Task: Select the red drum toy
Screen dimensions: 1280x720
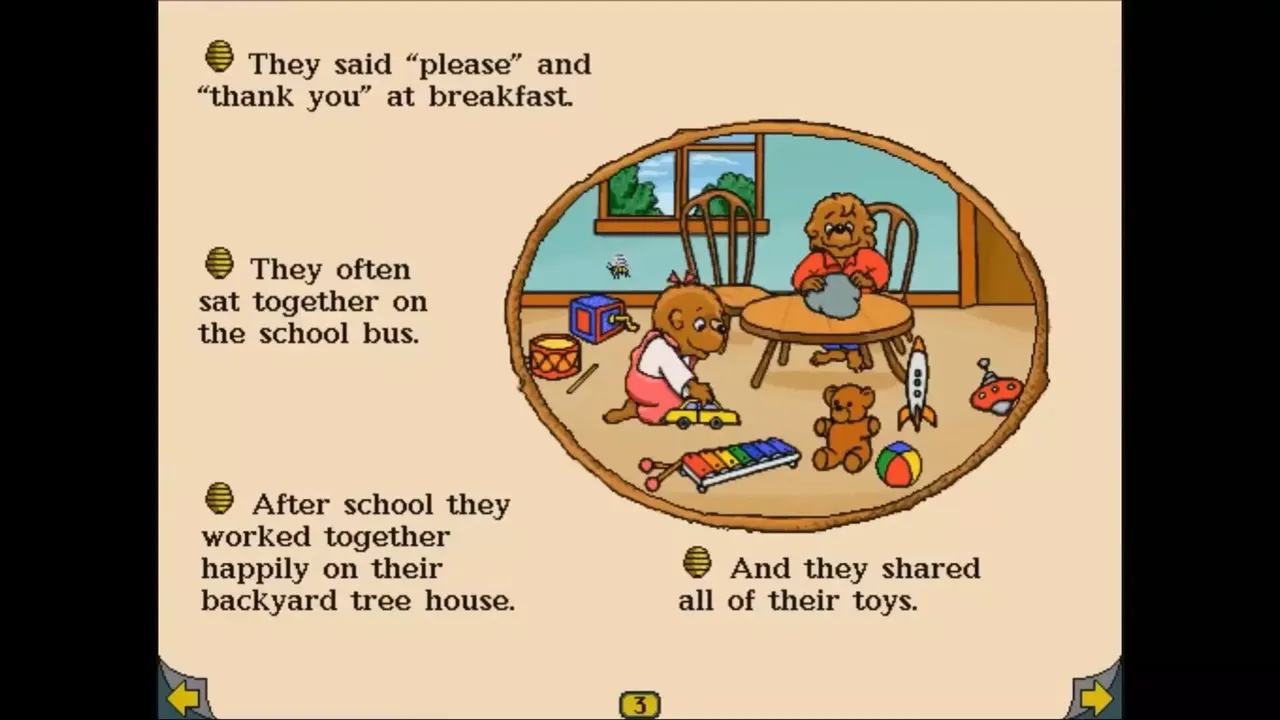Action: [556, 356]
